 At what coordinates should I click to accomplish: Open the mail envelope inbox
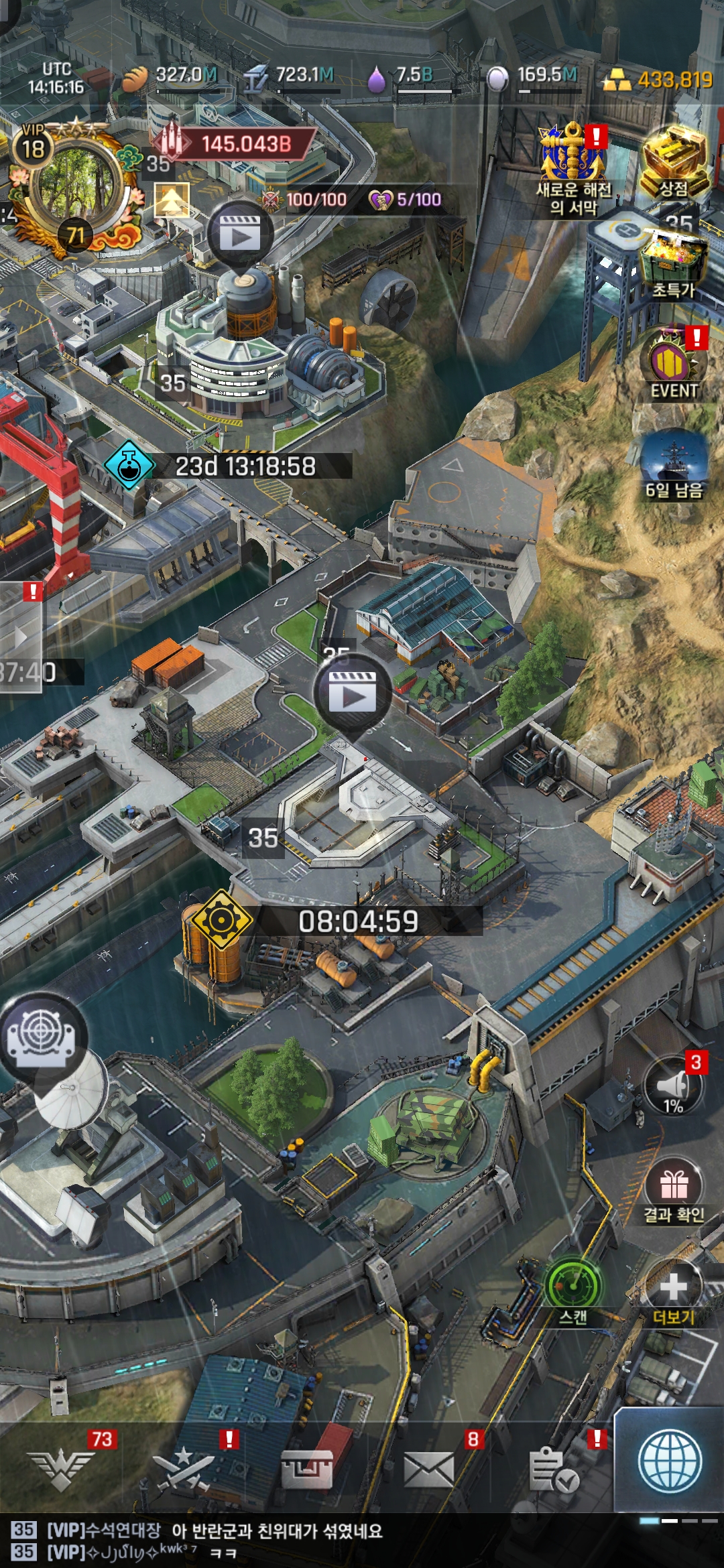point(429,1469)
